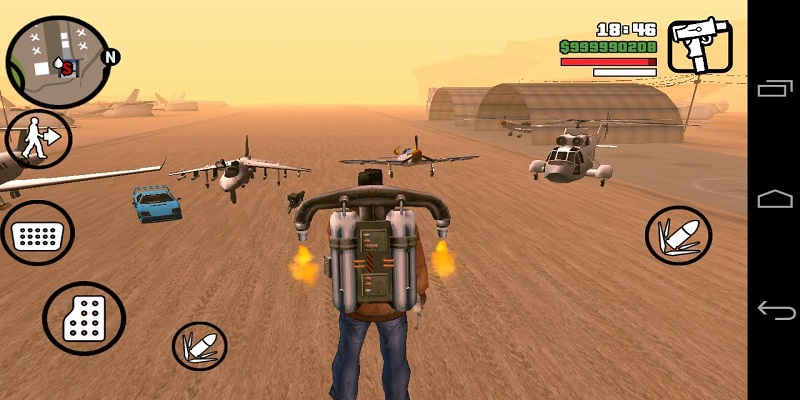Tap the smaller bullet fire button
The image size is (800, 400).
coord(200,346)
